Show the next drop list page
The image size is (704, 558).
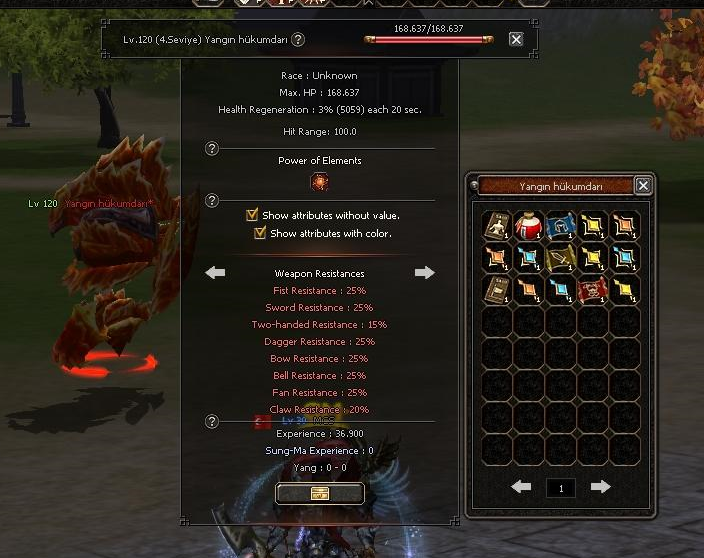[x=600, y=487]
